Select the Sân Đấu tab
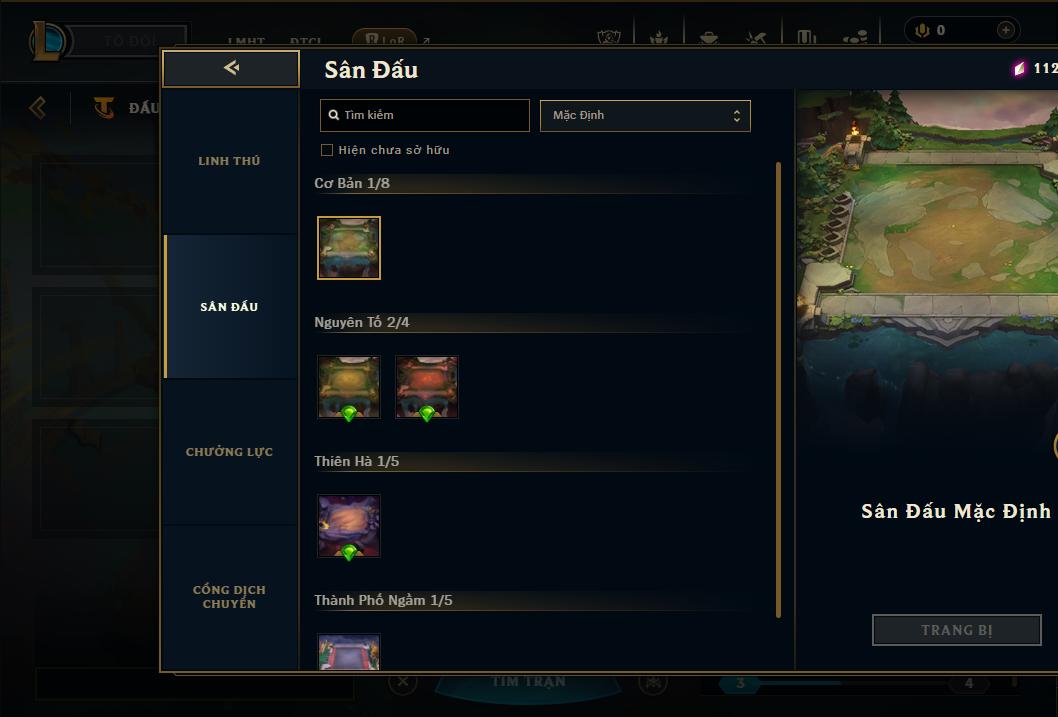The image size is (1058, 717). coord(229,307)
